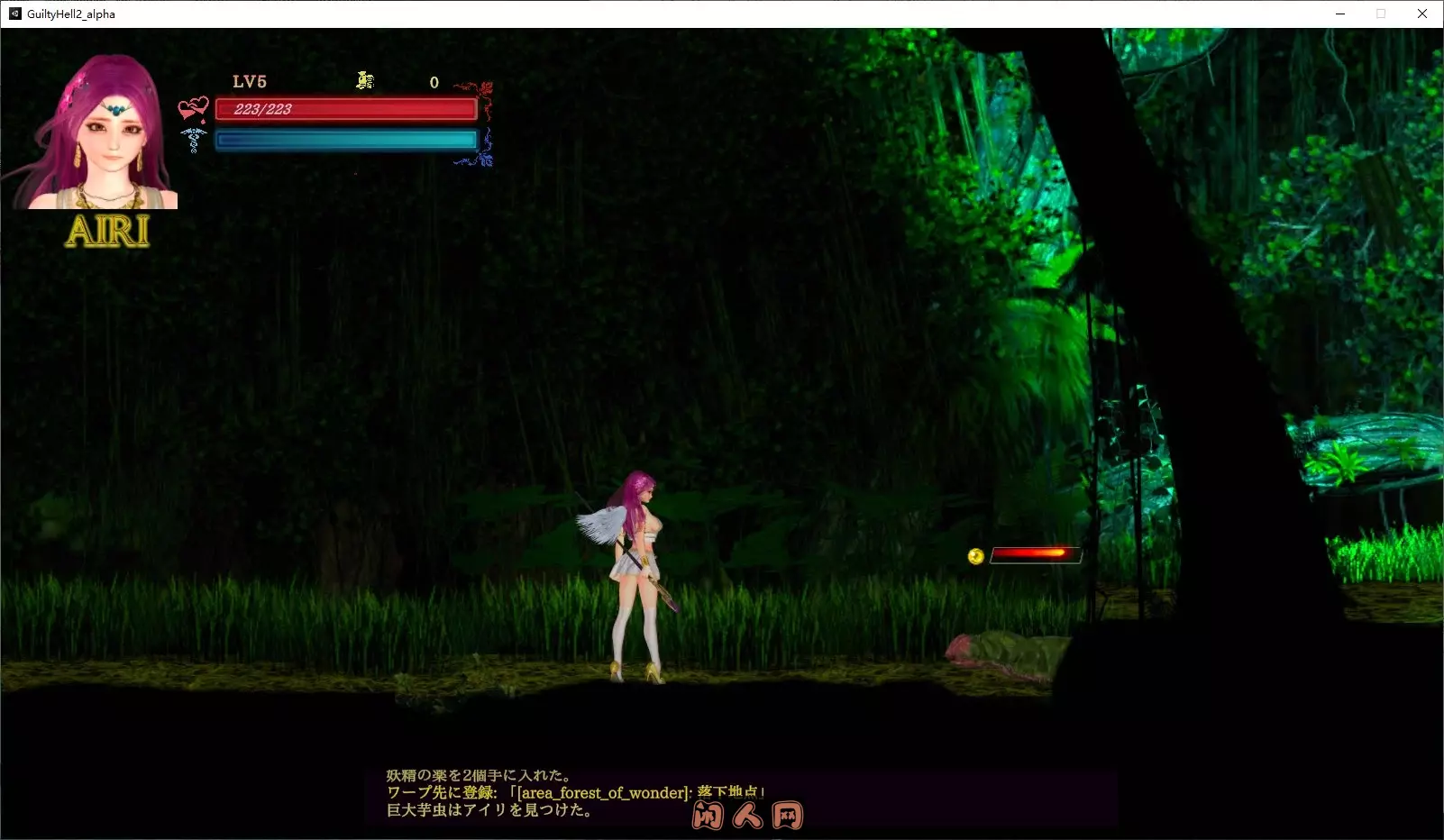1444x840 pixels.
Task: Click the 223/223 health bar
Action: tap(345, 108)
